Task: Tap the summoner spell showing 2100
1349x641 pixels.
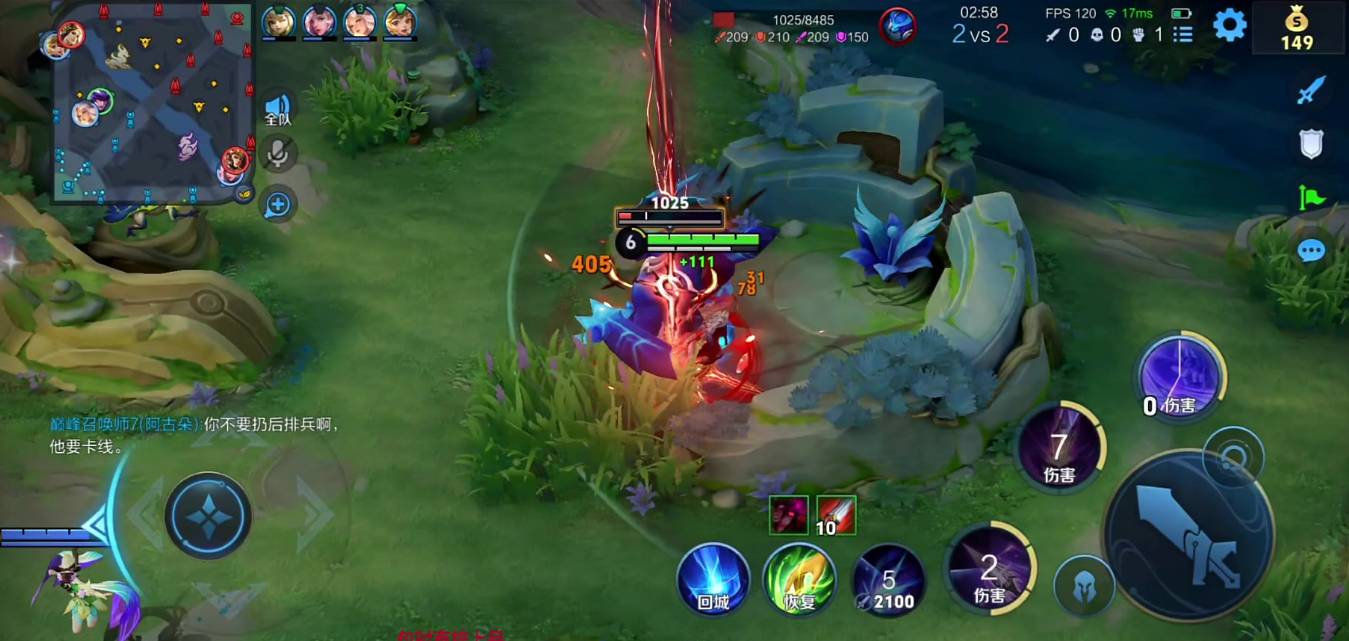Action: pyautogui.click(x=887, y=579)
